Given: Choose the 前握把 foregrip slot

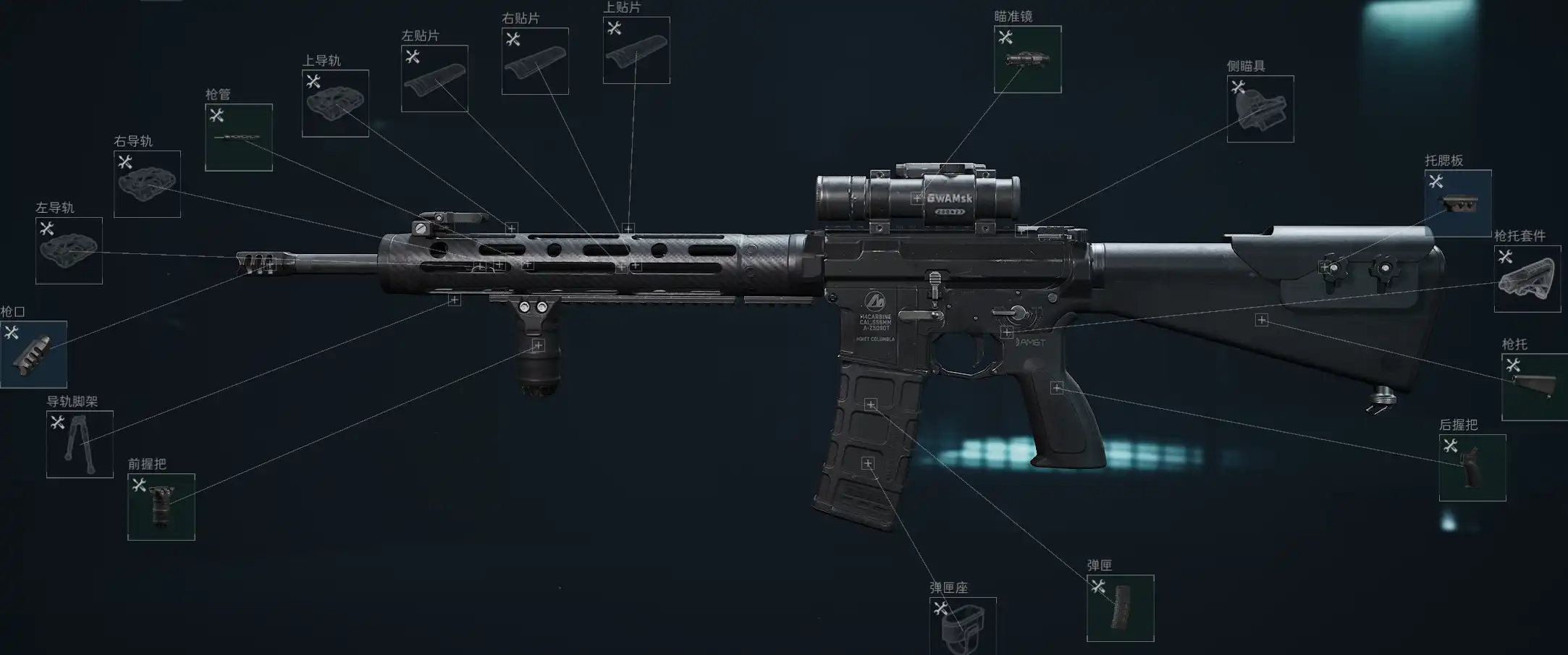Looking at the screenshot, I should (161, 507).
